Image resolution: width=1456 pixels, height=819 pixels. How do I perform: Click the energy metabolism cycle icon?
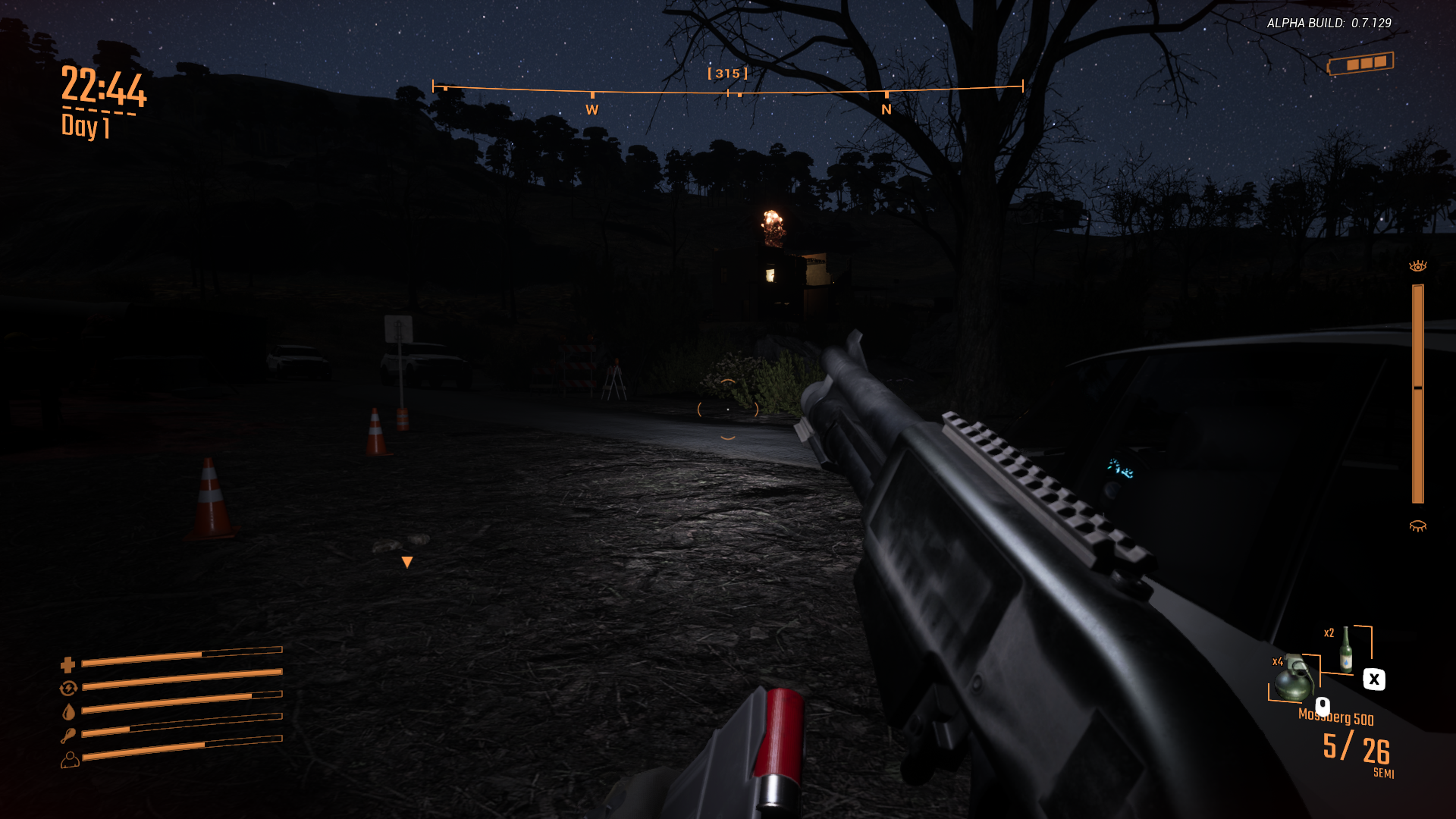pyautogui.click(x=70, y=689)
